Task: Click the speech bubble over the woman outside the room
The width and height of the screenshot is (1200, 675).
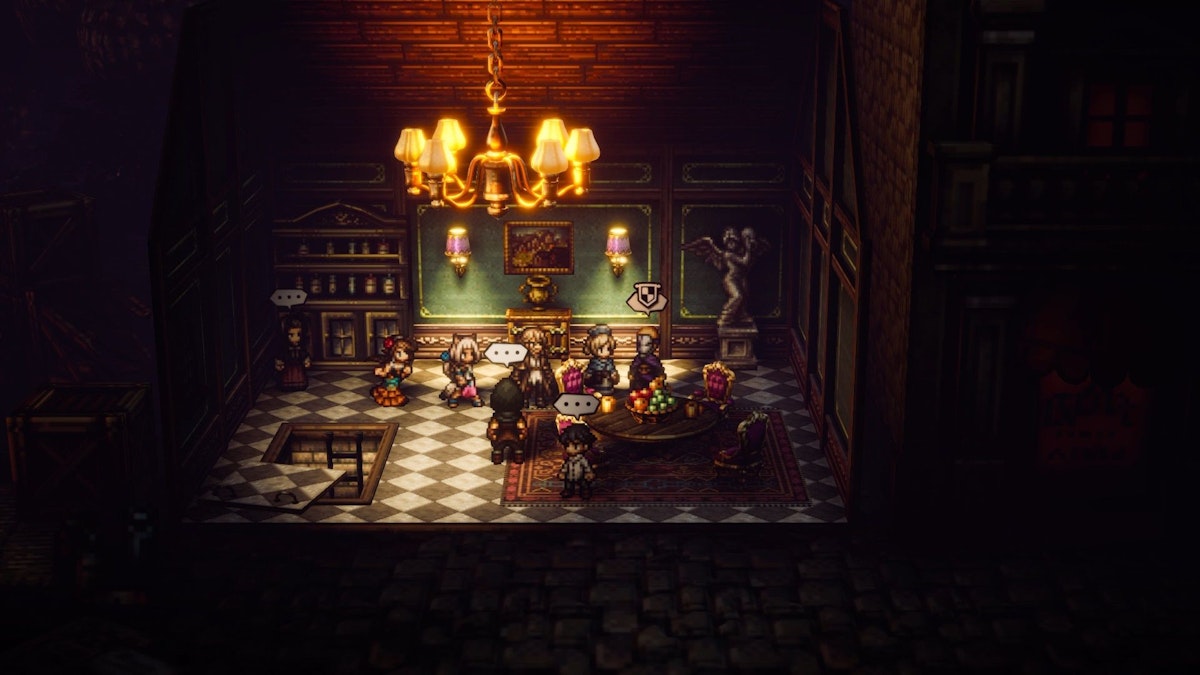Action: click(289, 297)
